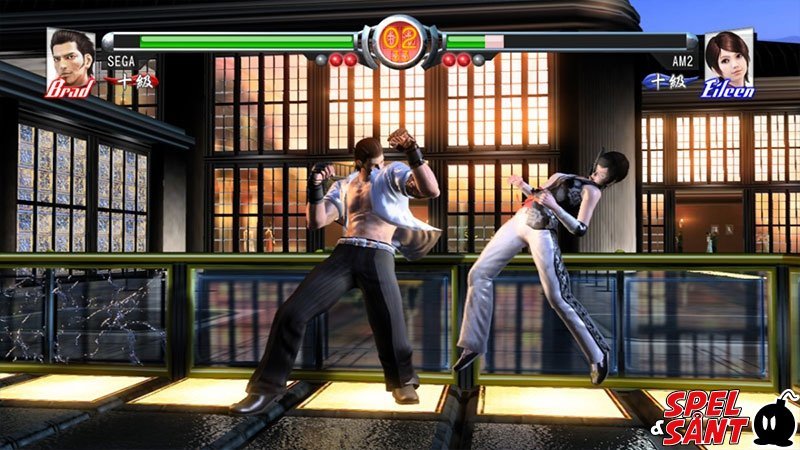Click Brad's character portrait

70,60
